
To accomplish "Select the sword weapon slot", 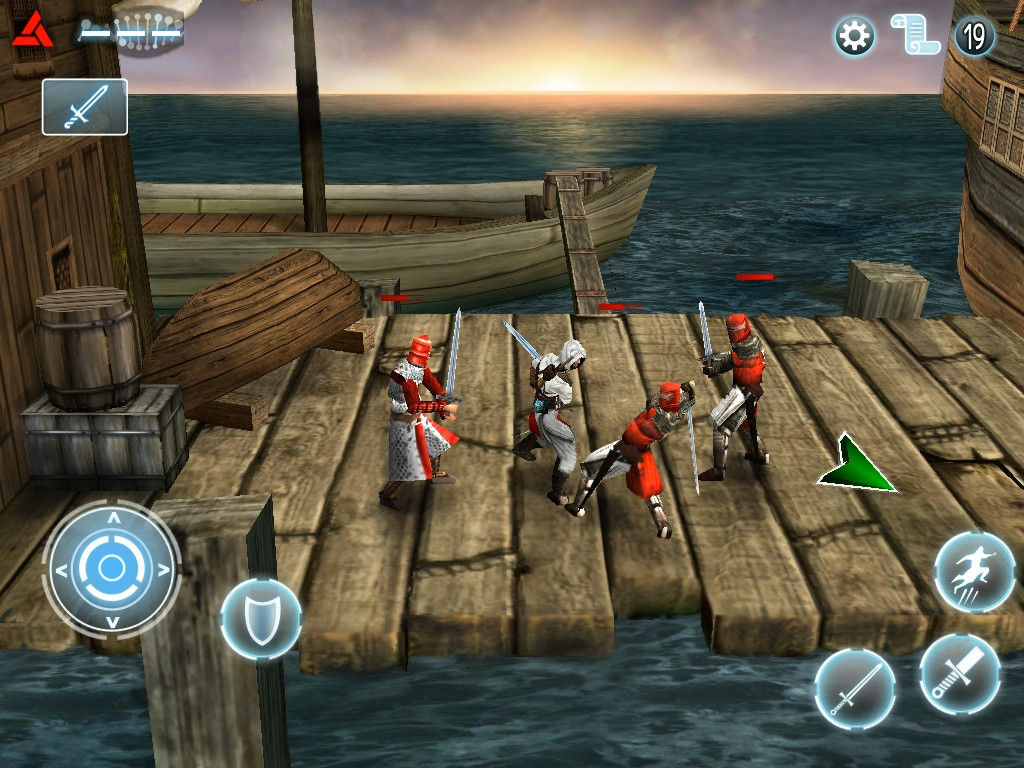I will click(85, 107).
